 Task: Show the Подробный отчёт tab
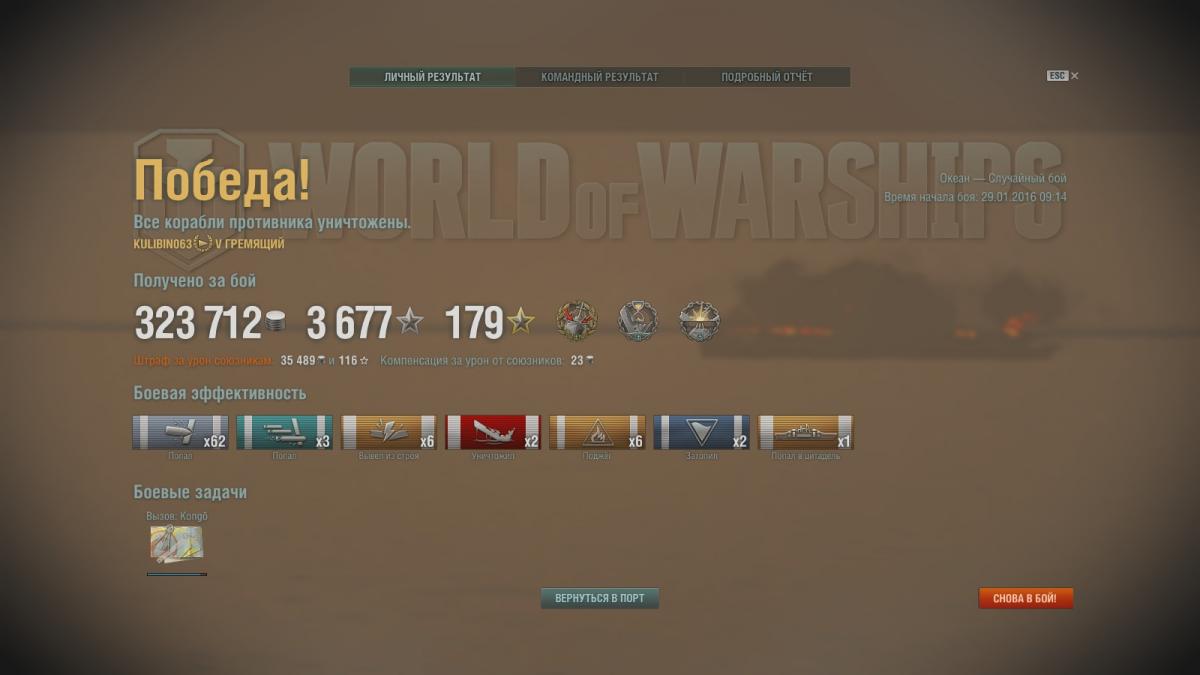767,77
